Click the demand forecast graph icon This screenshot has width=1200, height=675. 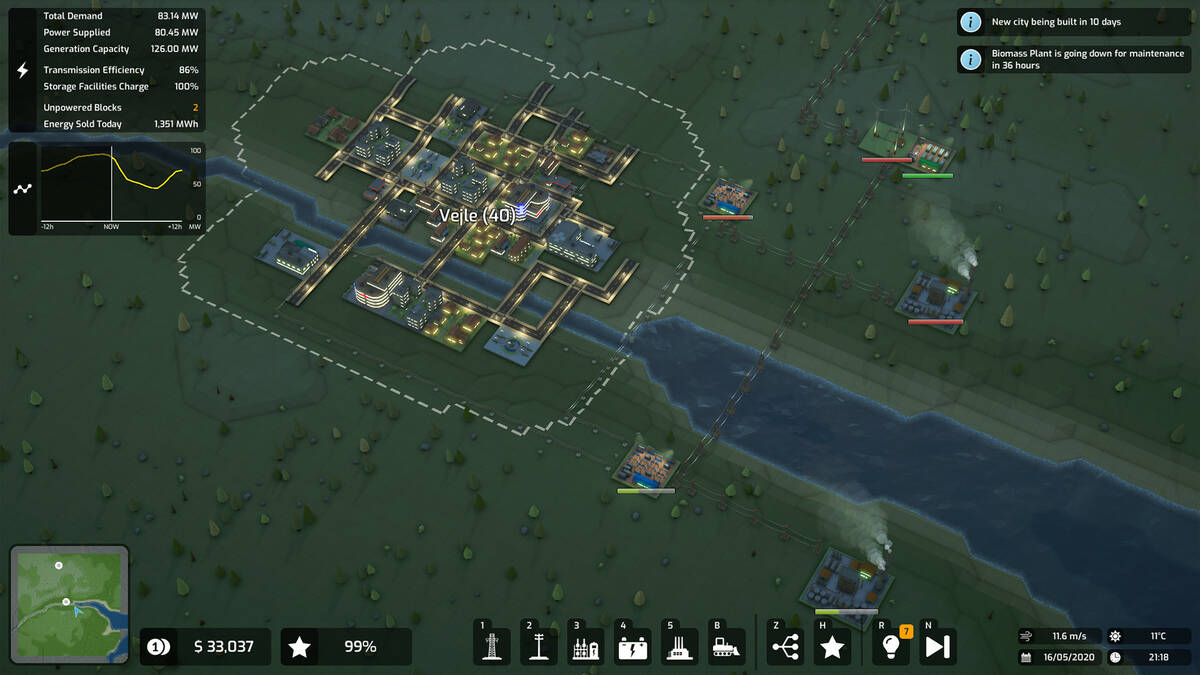point(24,188)
